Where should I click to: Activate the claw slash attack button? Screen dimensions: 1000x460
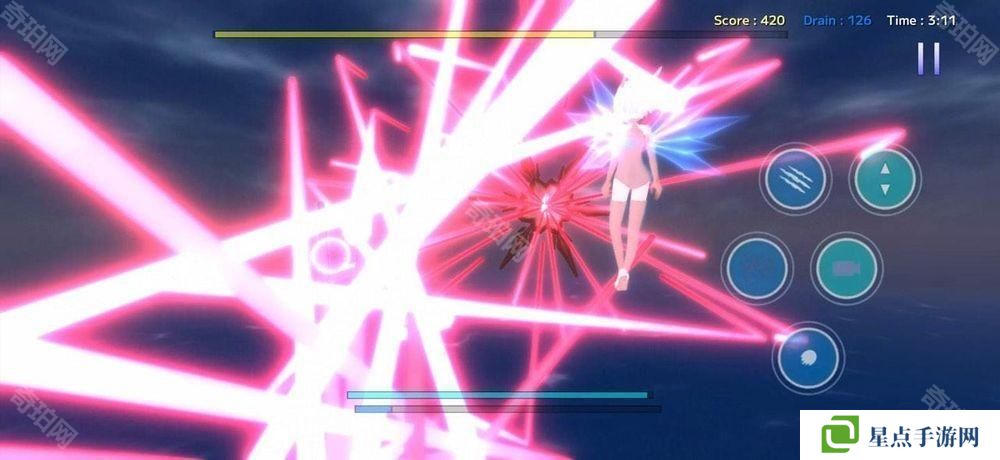pos(795,180)
